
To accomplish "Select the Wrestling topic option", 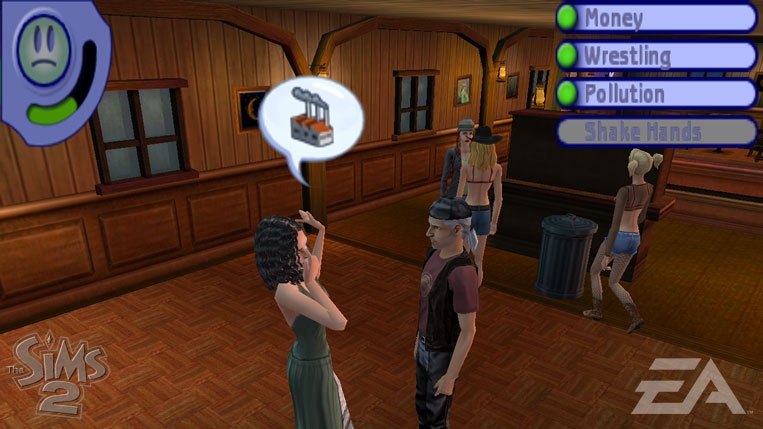I will (x=656, y=56).
